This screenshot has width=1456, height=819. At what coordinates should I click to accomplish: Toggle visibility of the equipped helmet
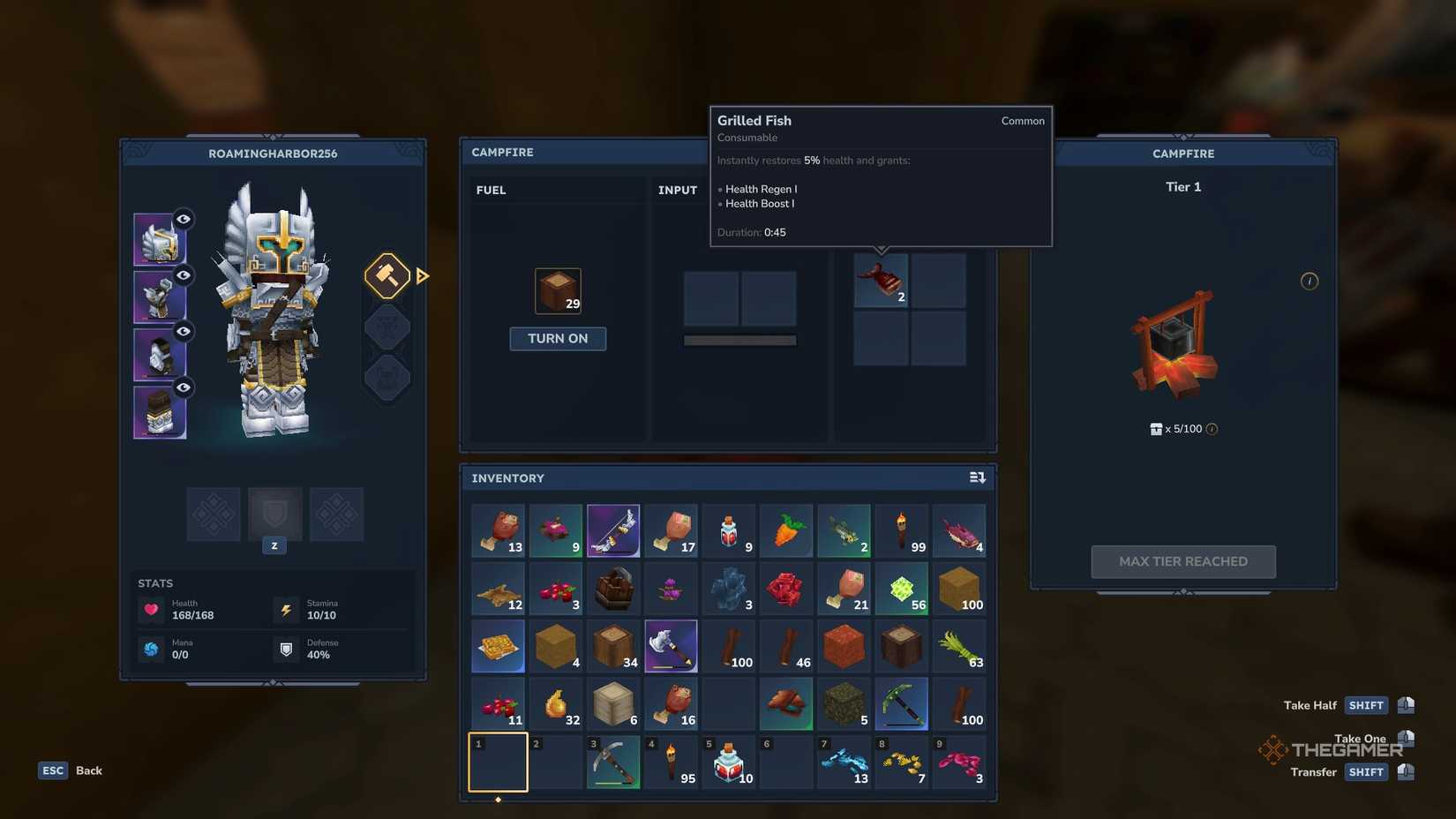(x=183, y=219)
